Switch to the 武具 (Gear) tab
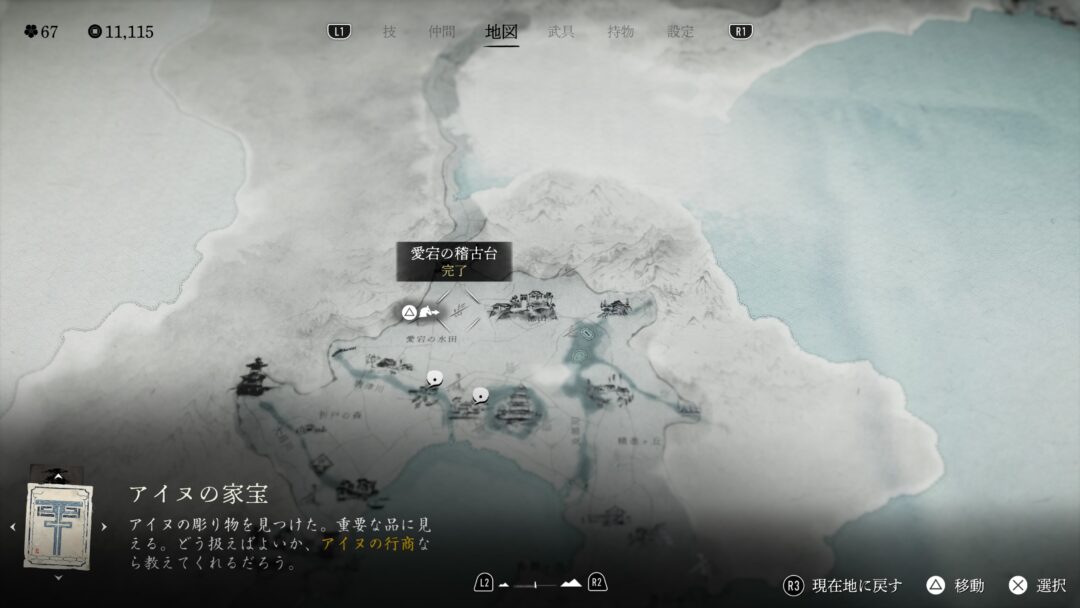This screenshot has height=608, width=1080. pos(561,32)
